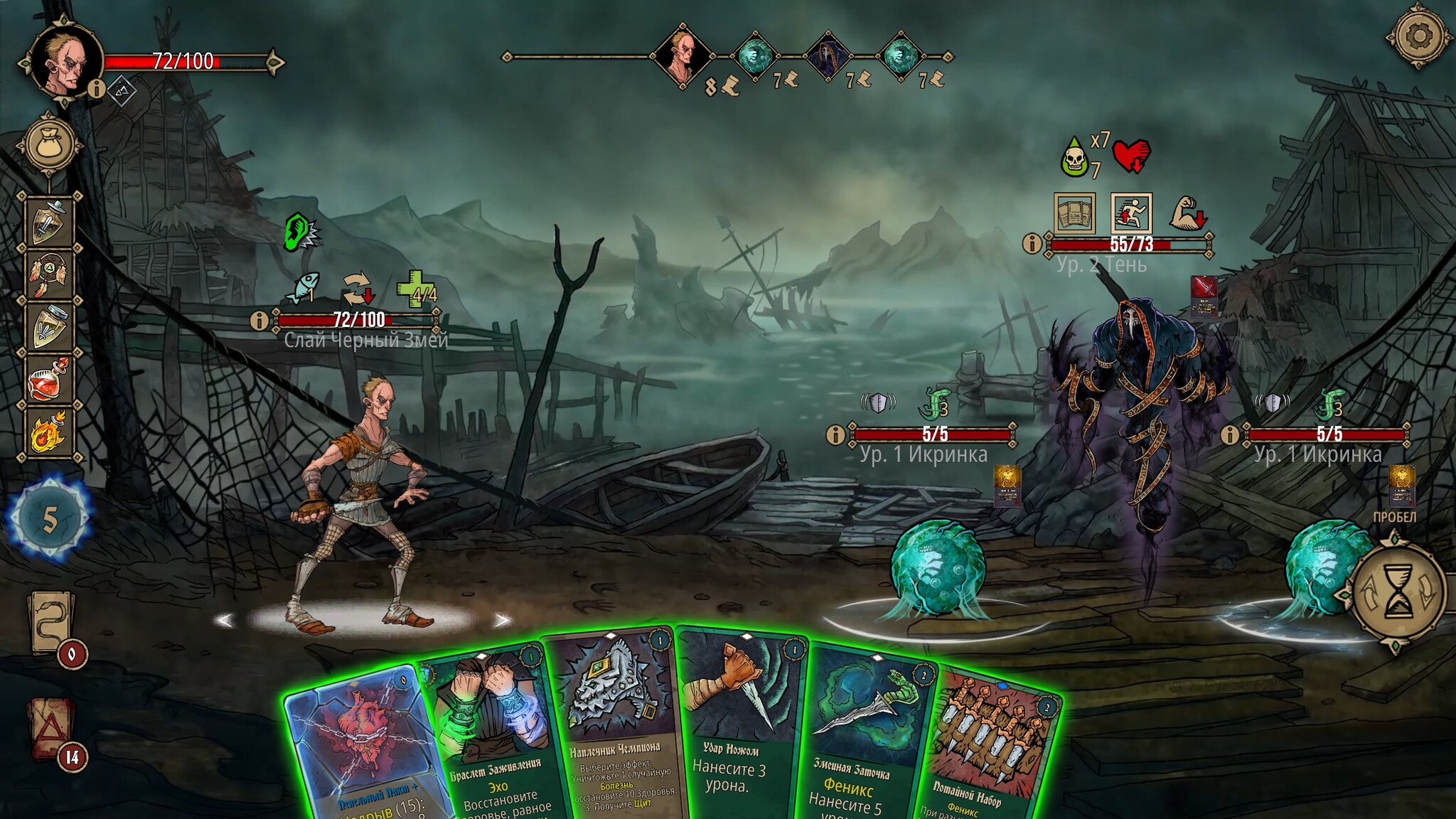Inspect the Тень portrait in turn order
Viewport: 1456px width, 819px height.
tap(827, 55)
